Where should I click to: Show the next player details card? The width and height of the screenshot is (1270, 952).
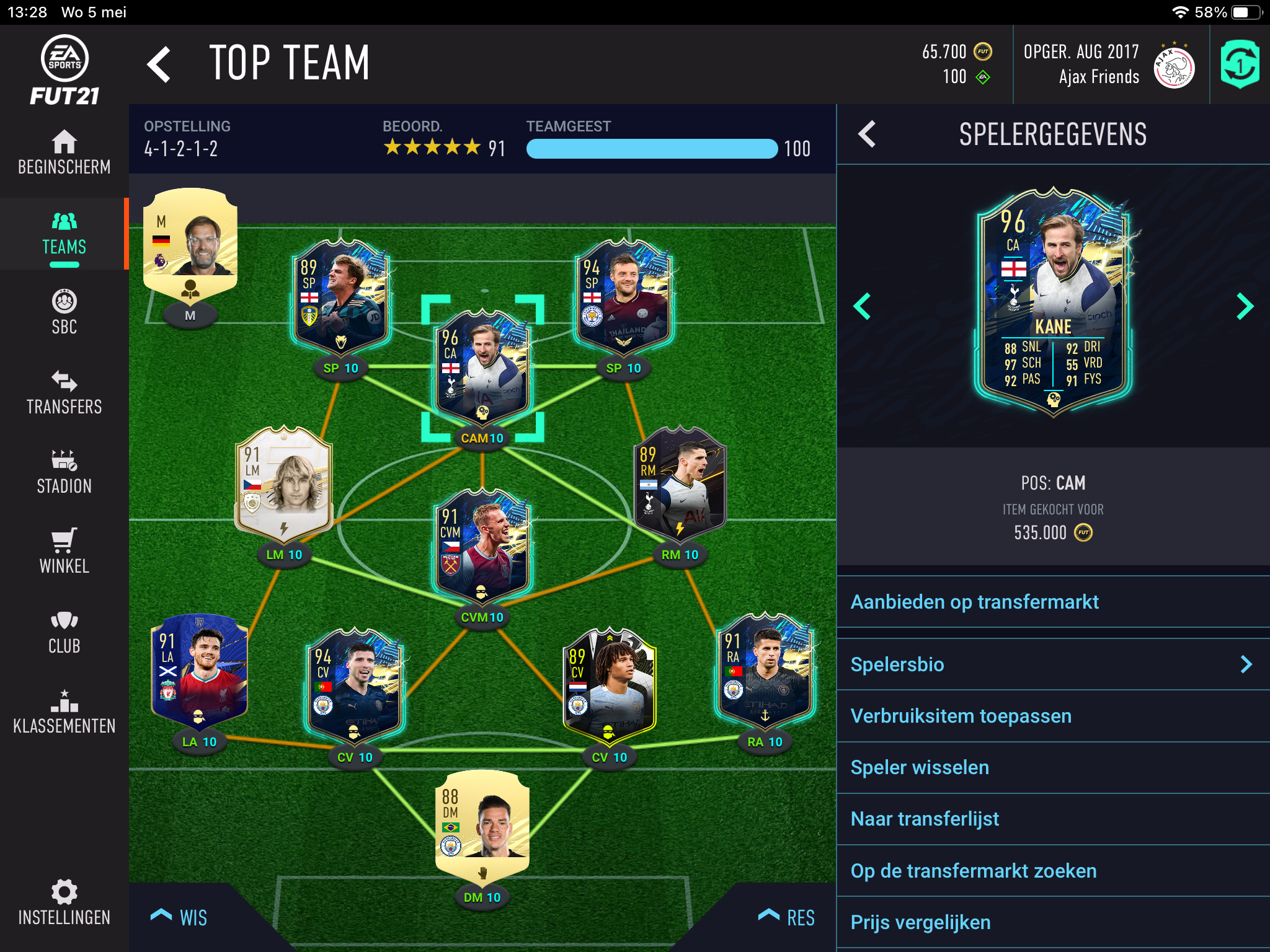(1244, 306)
